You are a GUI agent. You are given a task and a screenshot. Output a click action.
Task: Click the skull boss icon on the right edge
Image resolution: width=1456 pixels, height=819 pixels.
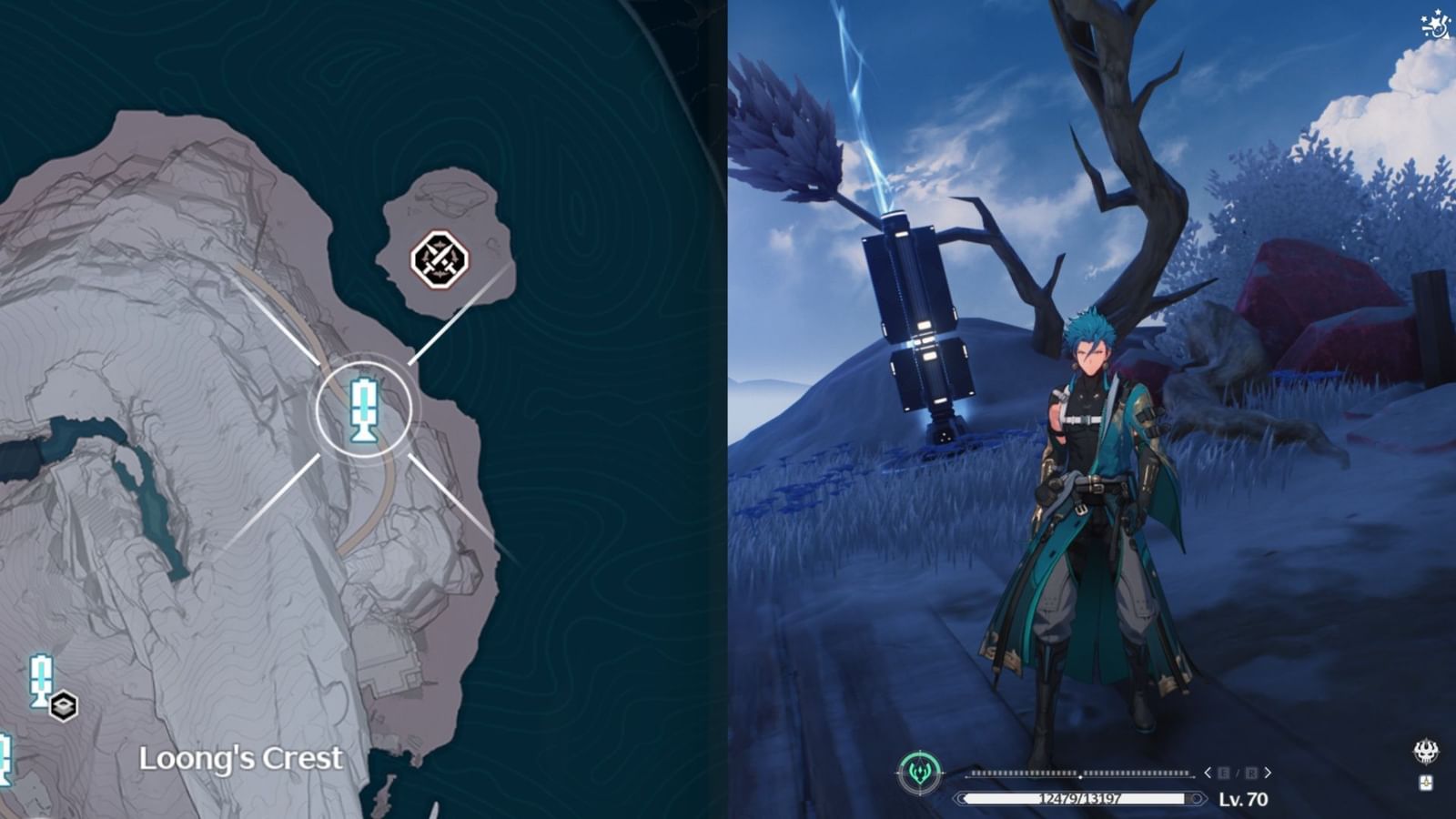coord(1425,751)
